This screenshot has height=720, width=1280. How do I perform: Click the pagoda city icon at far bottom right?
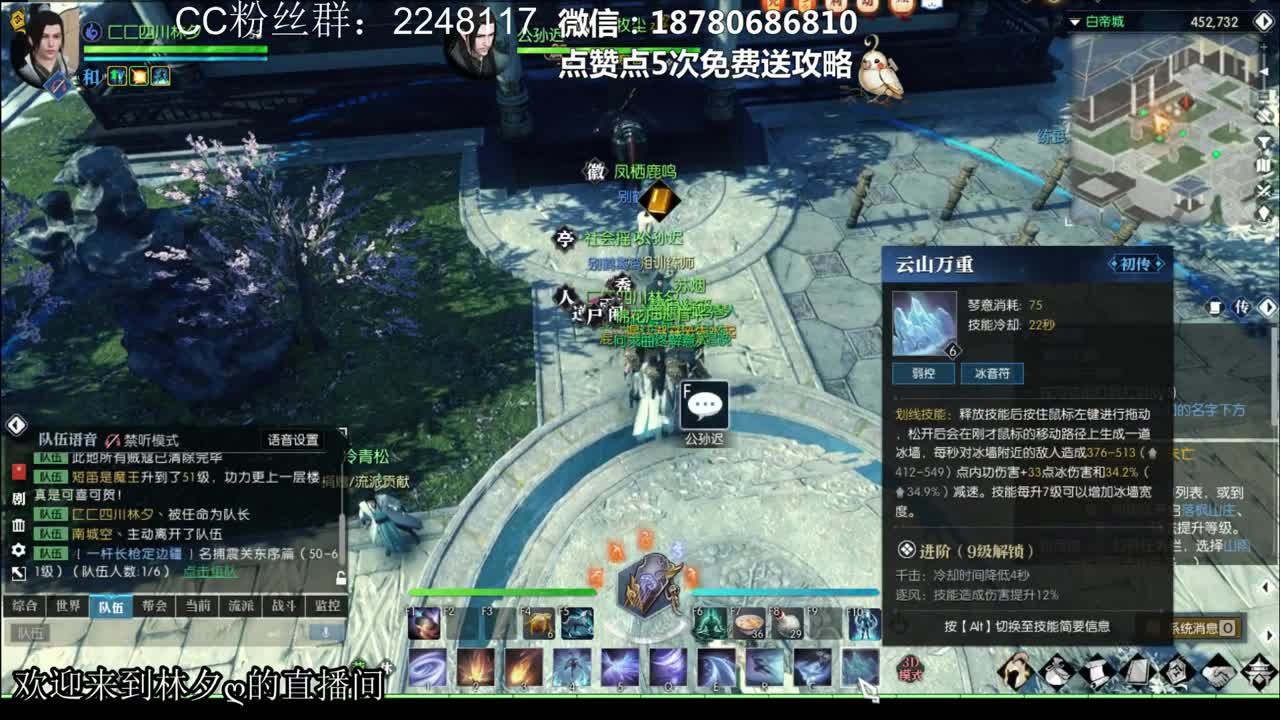click(x=1257, y=673)
